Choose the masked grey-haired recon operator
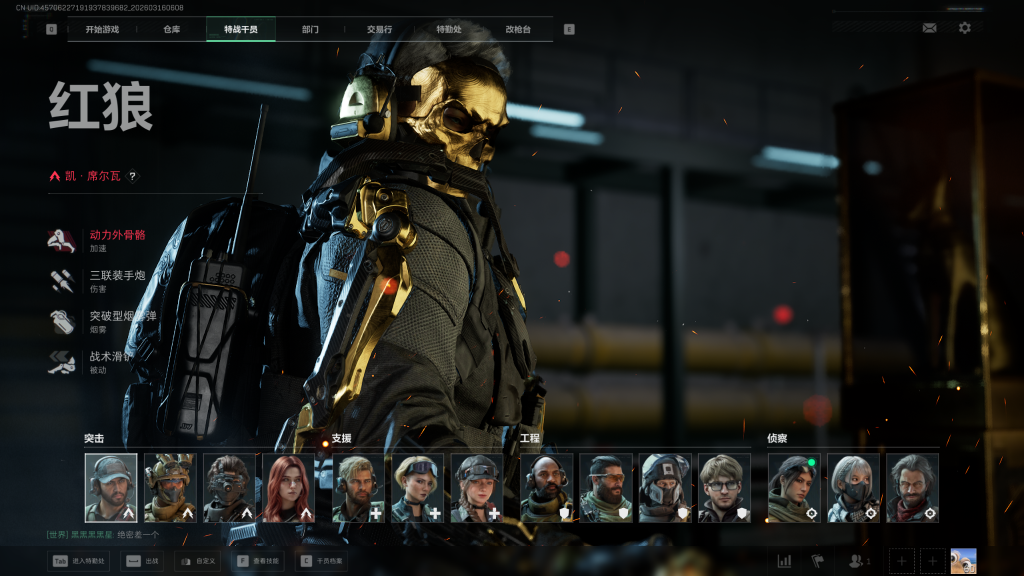1024x576 pixels. click(x=853, y=488)
